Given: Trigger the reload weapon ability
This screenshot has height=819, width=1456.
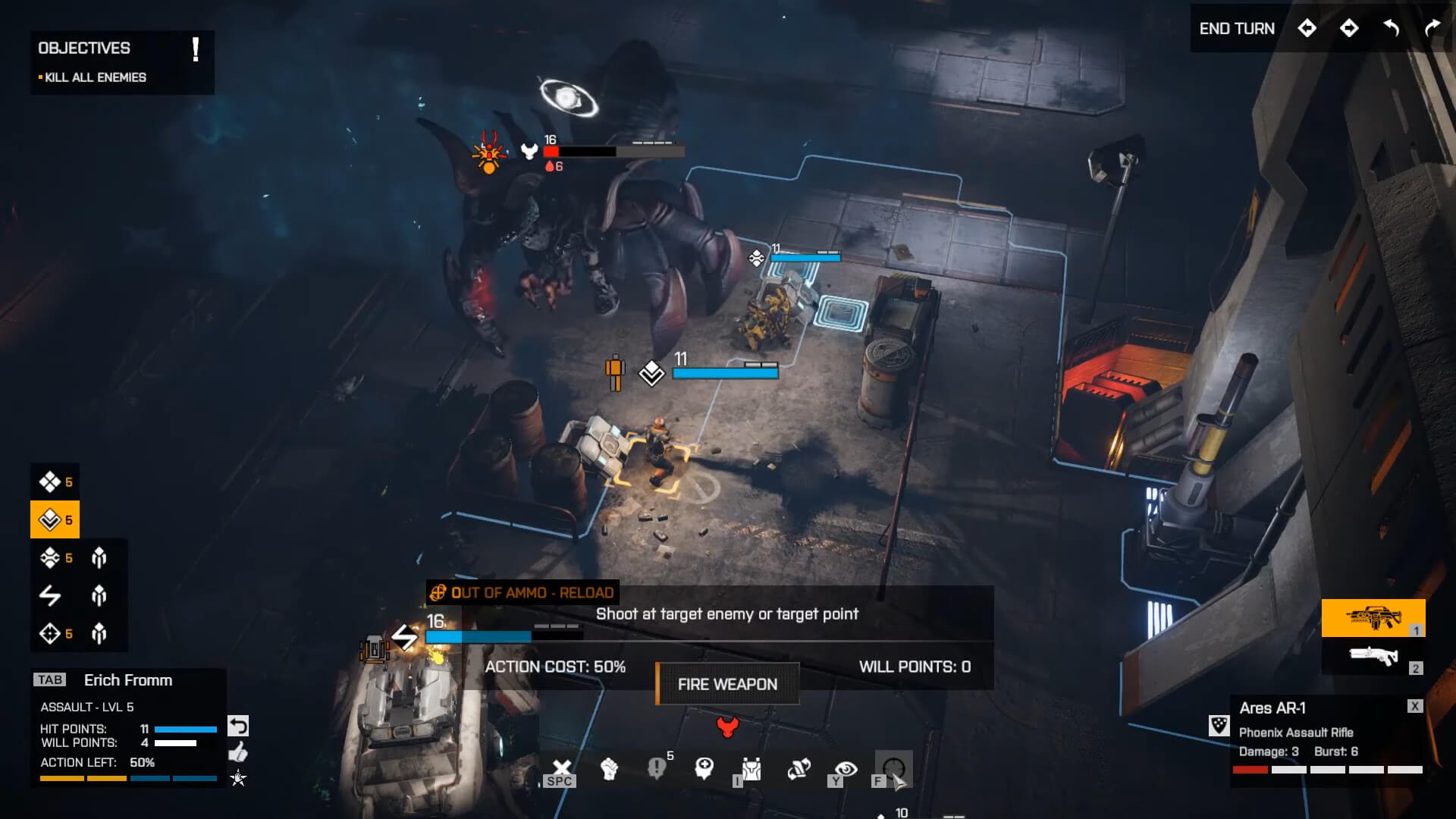Looking at the screenshot, I should pyautogui.click(x=799, y=769).
